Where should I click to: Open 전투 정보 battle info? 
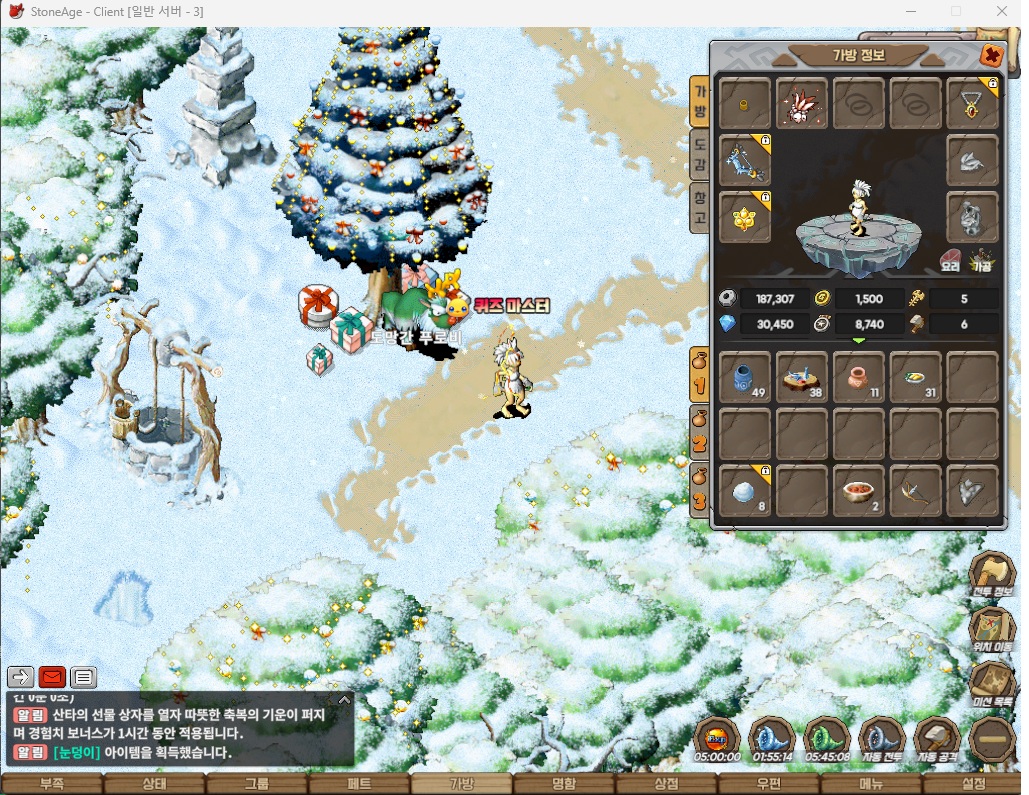point(992,577)
